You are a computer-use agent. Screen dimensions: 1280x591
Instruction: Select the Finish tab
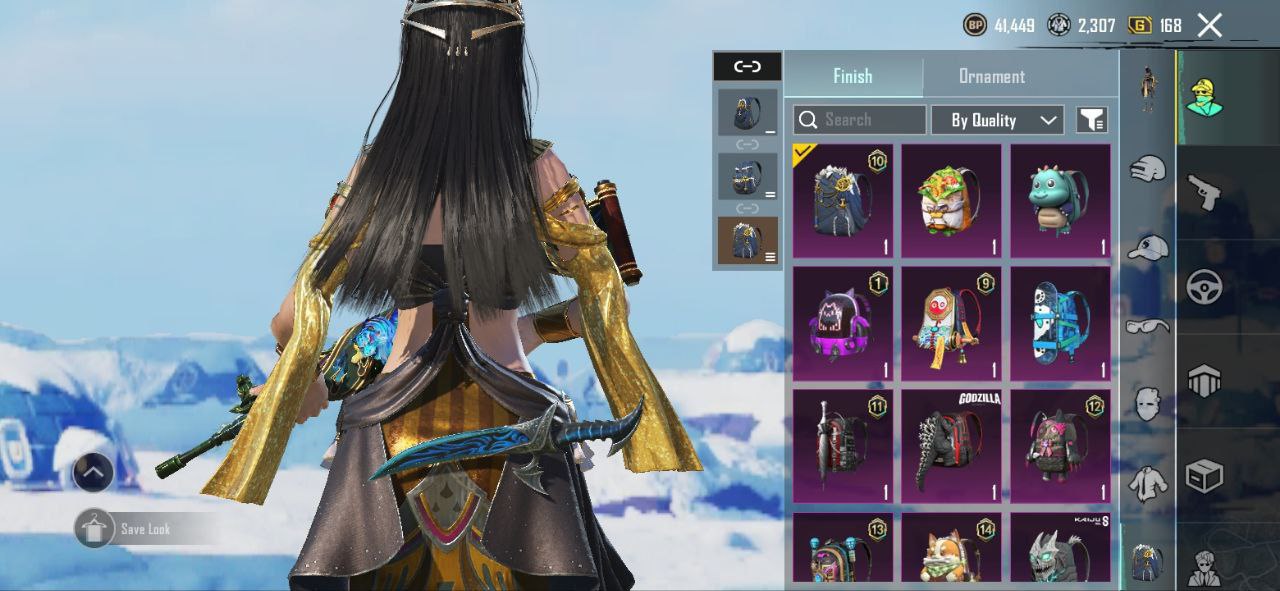(x=852, y=76)
